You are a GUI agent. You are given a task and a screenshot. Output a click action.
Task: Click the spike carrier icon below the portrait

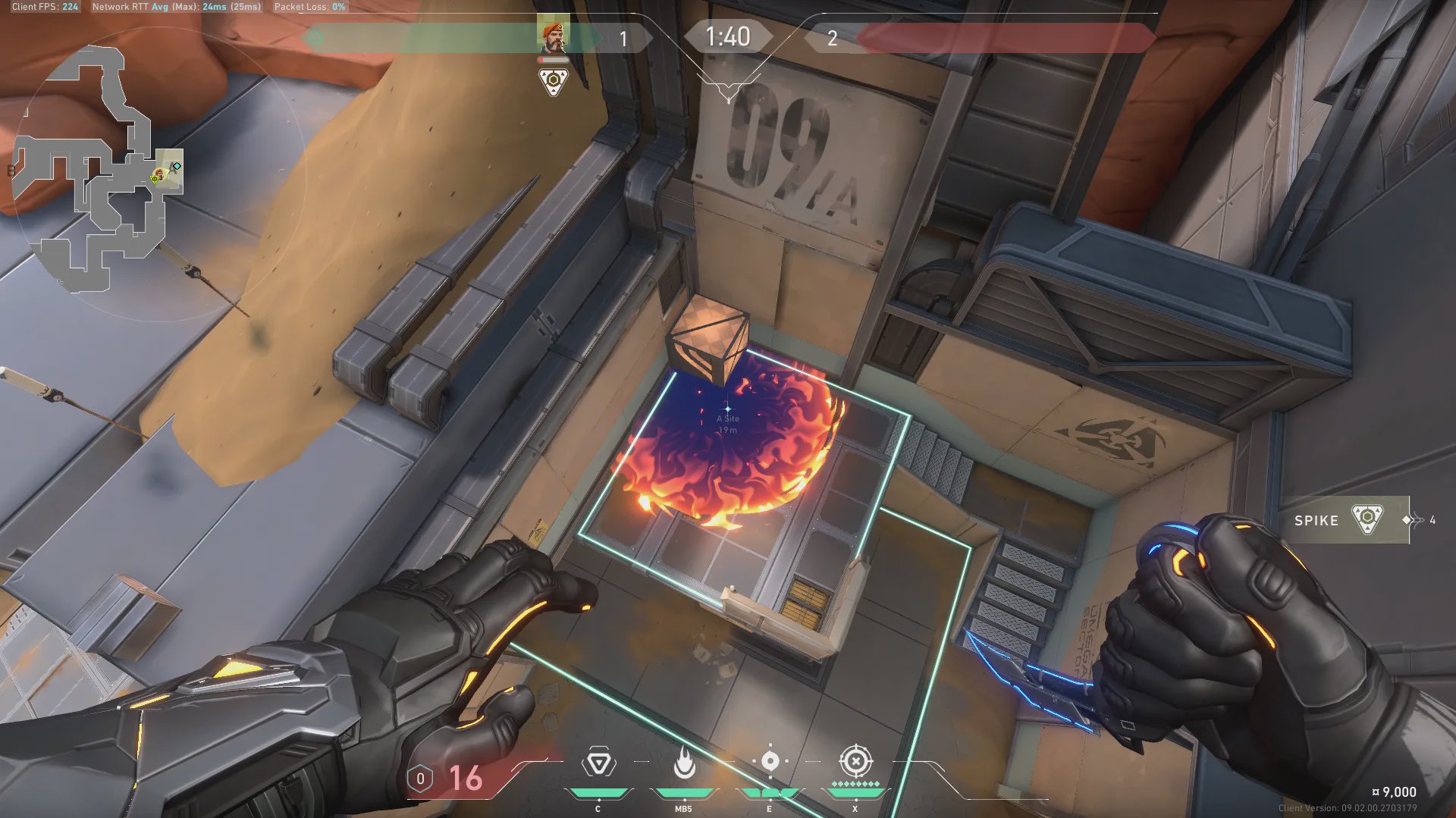click(553, 80)
